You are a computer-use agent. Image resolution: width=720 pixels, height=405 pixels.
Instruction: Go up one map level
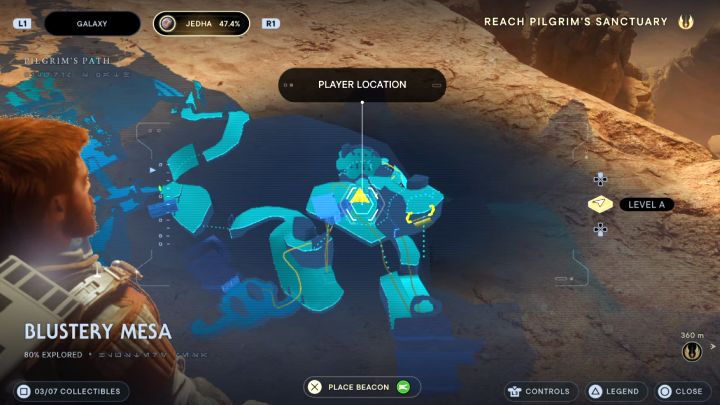[x=600, y=180]
